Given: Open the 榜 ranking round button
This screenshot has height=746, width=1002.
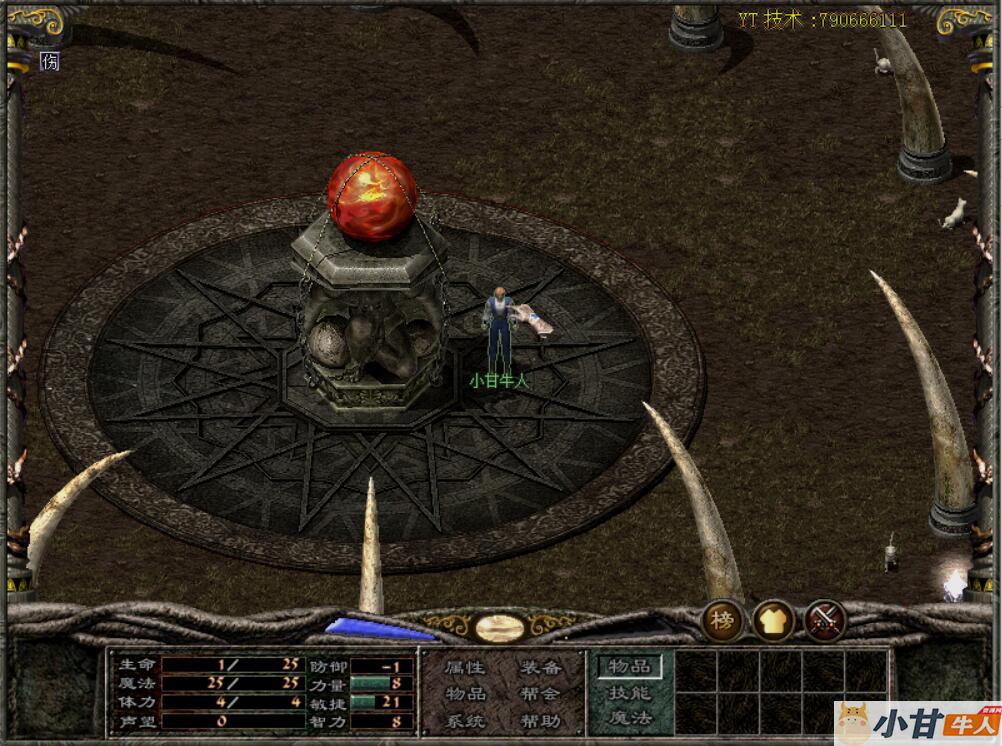Looking at the screenshot, I should [x=722, y=621].
